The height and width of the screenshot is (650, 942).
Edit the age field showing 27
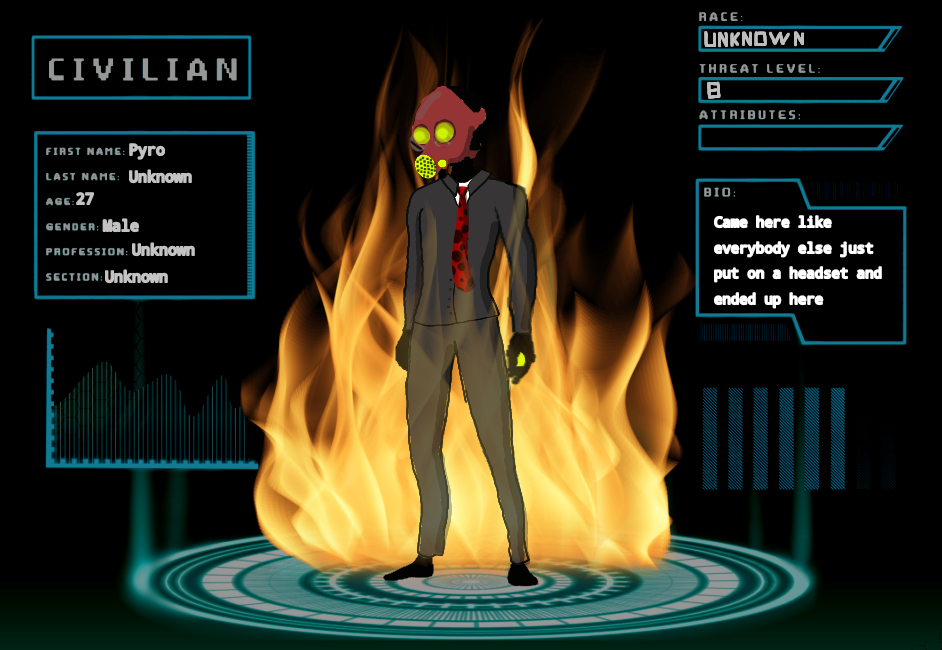pos(85,200)
